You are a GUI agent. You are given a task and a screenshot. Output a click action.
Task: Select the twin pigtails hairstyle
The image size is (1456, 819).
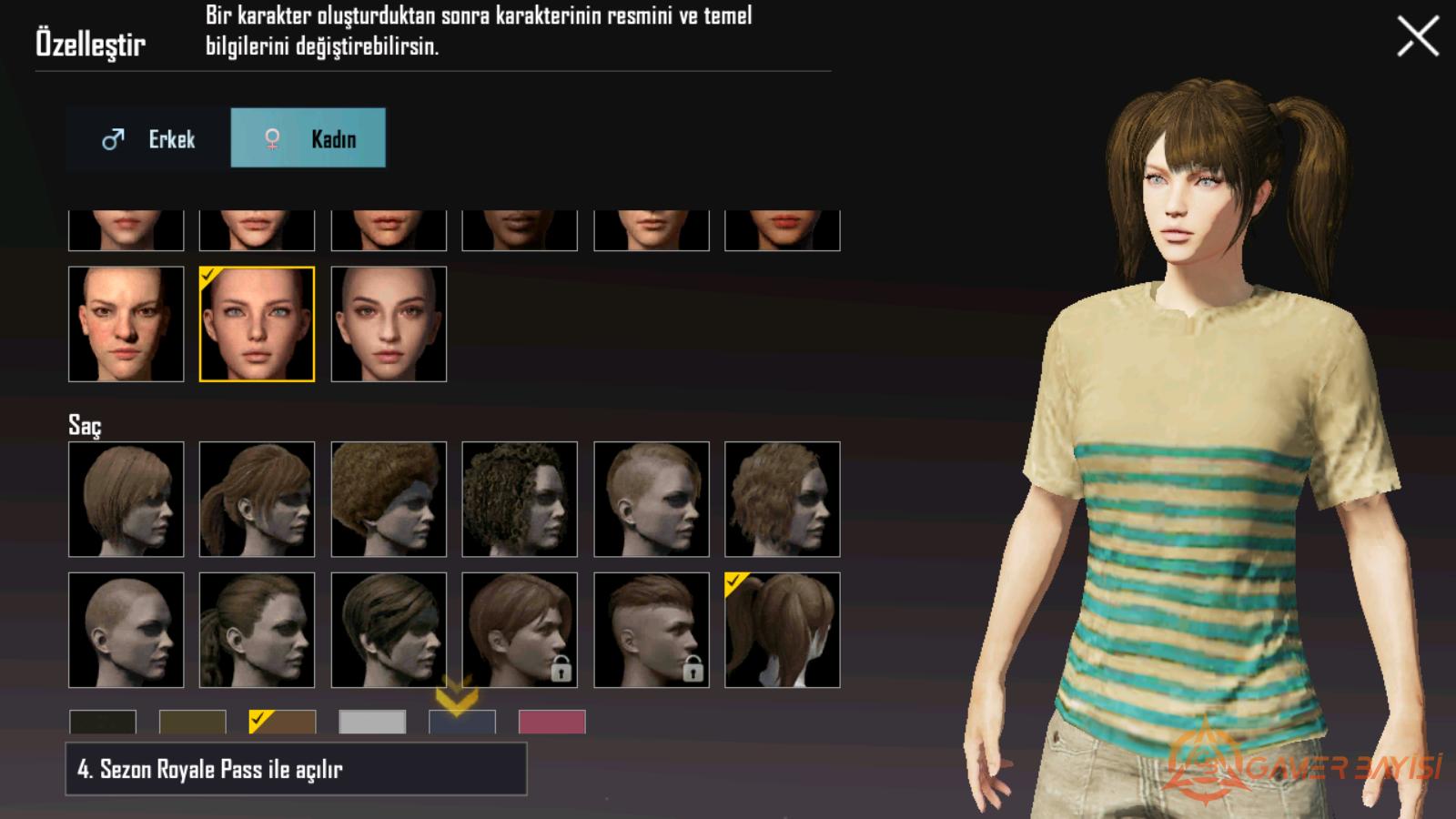click(783, 630)
